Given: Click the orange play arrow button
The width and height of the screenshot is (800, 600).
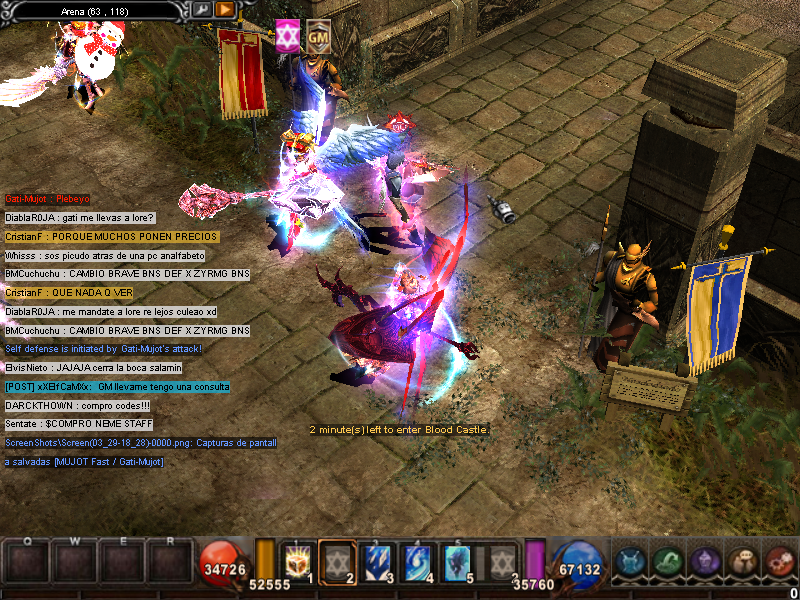Looking at the screenshot, I should (225, 9).
